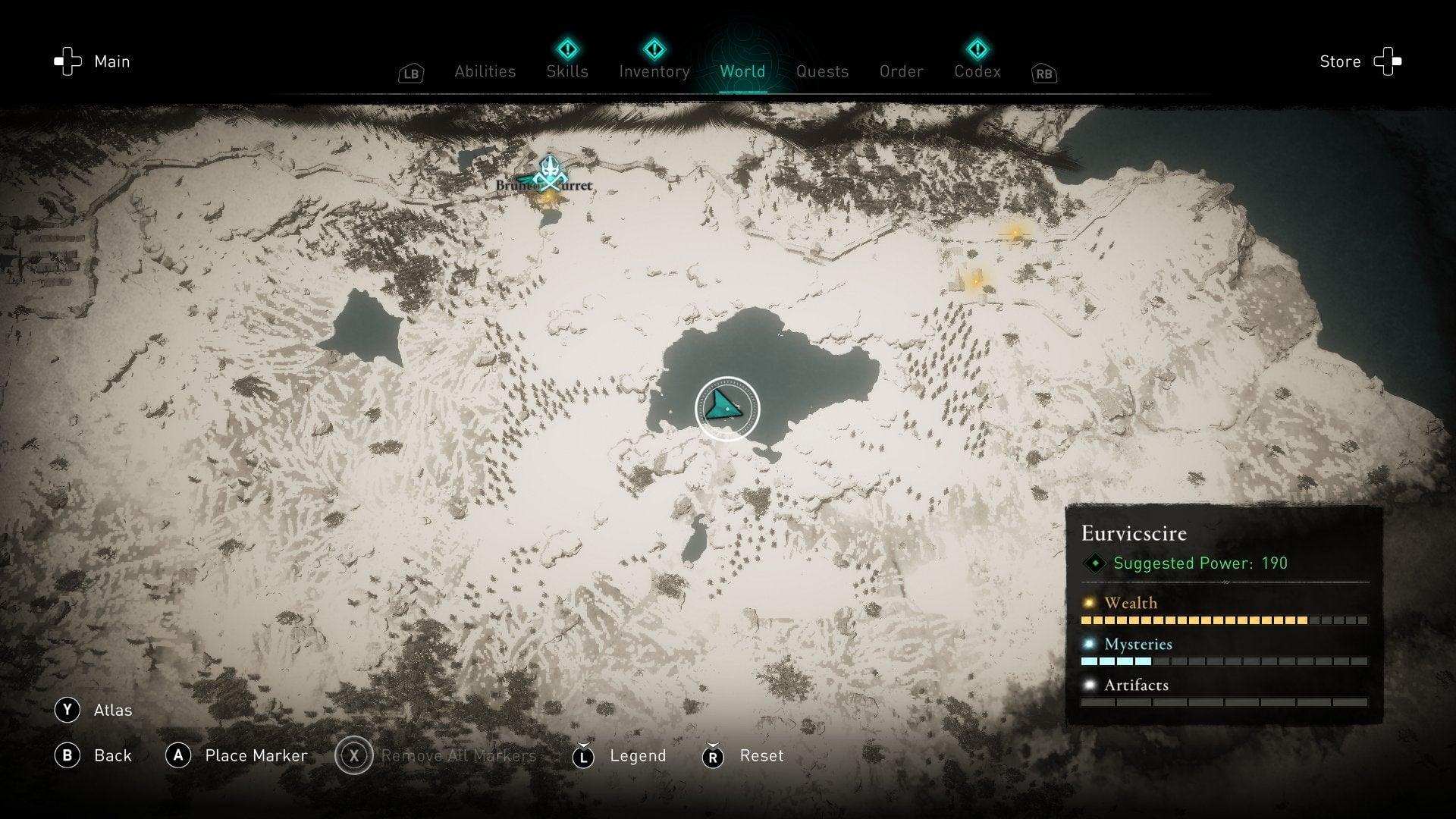Viewport: 1456px width, 819px height.
Task: Select the Brunton Turret raid marker
Action: (x=549, y=176)
